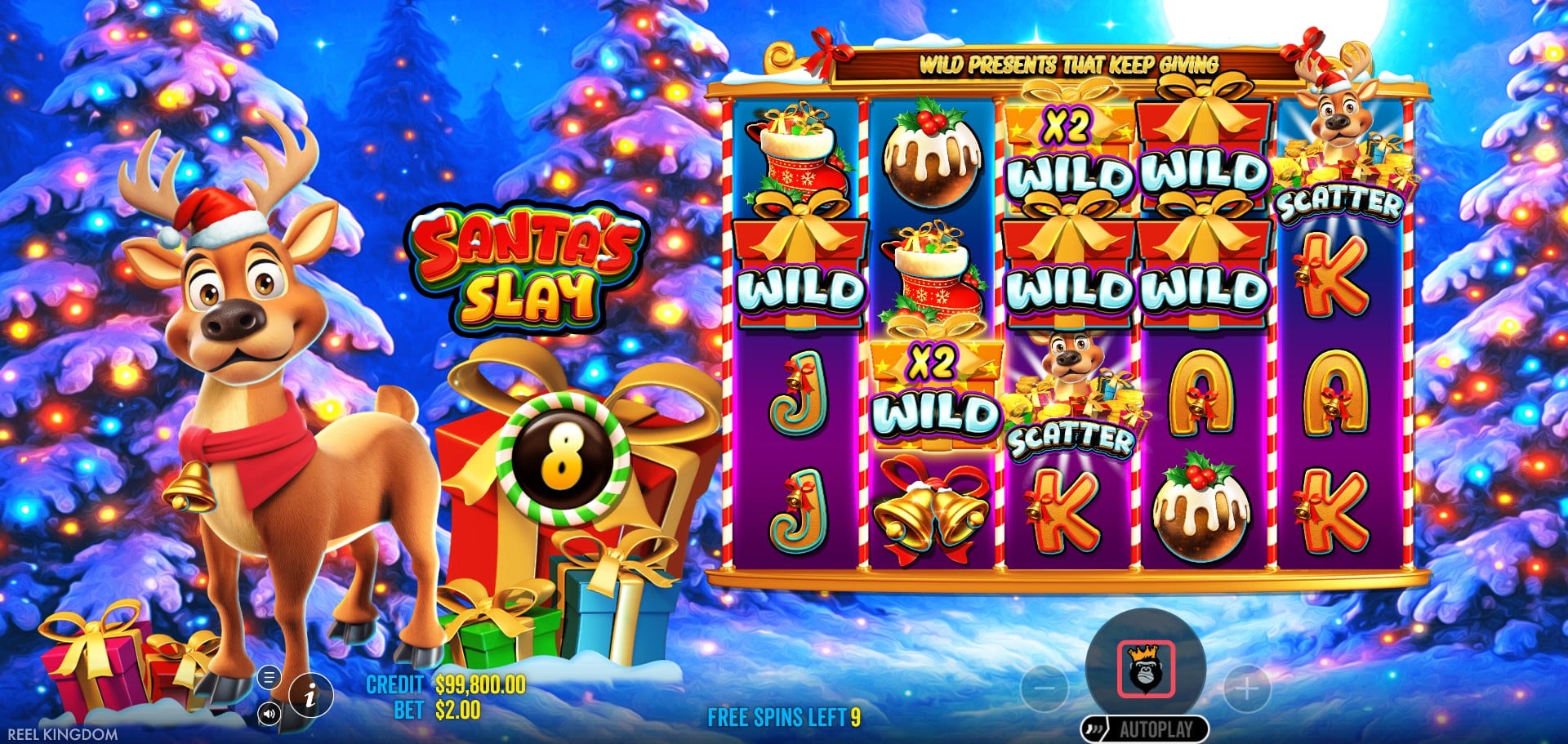Decrease the bet with the minus button
This screenshot has height=744, width=1568.
1045,688
